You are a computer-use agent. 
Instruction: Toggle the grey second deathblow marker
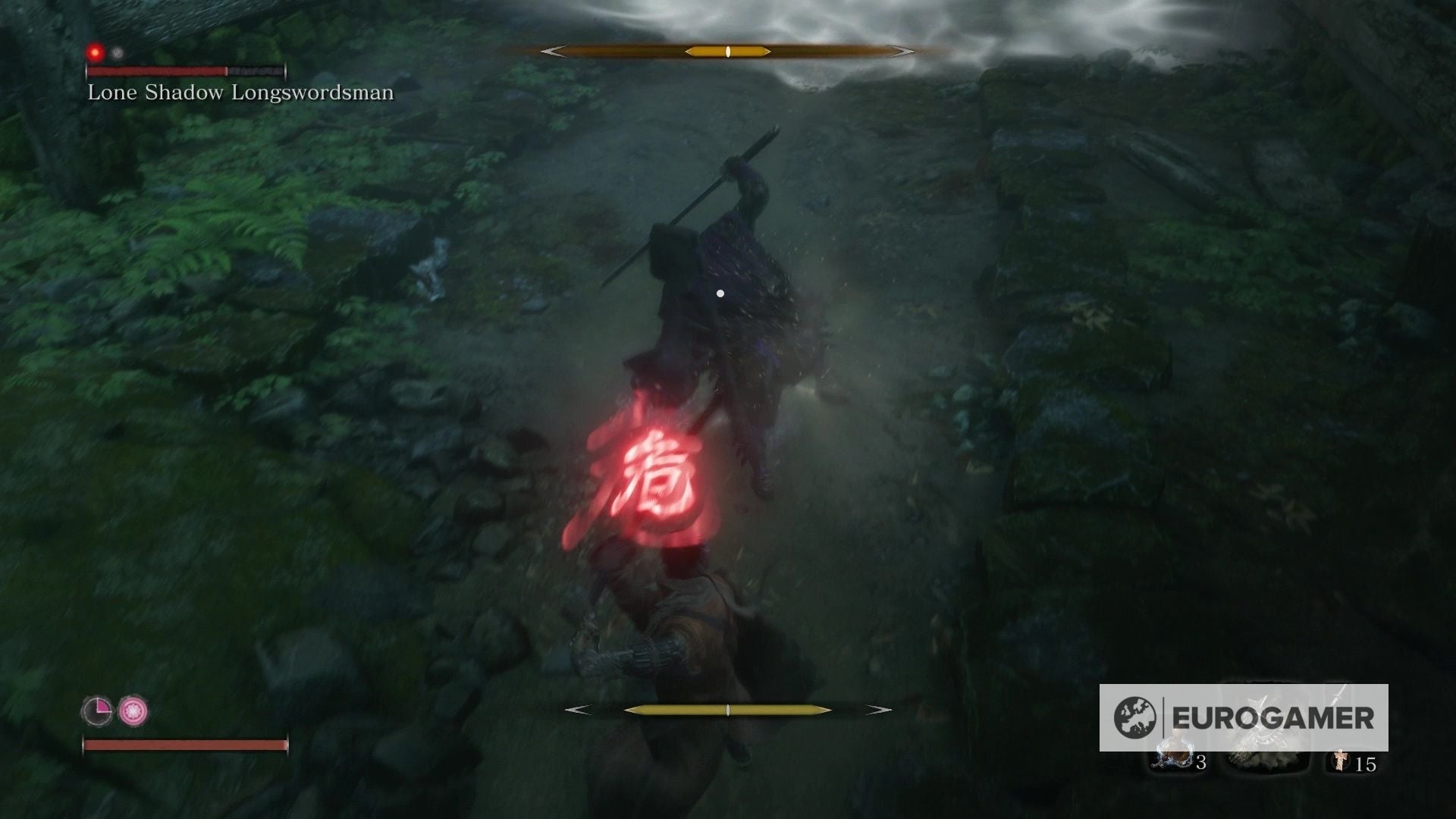[x=115, y=52]
